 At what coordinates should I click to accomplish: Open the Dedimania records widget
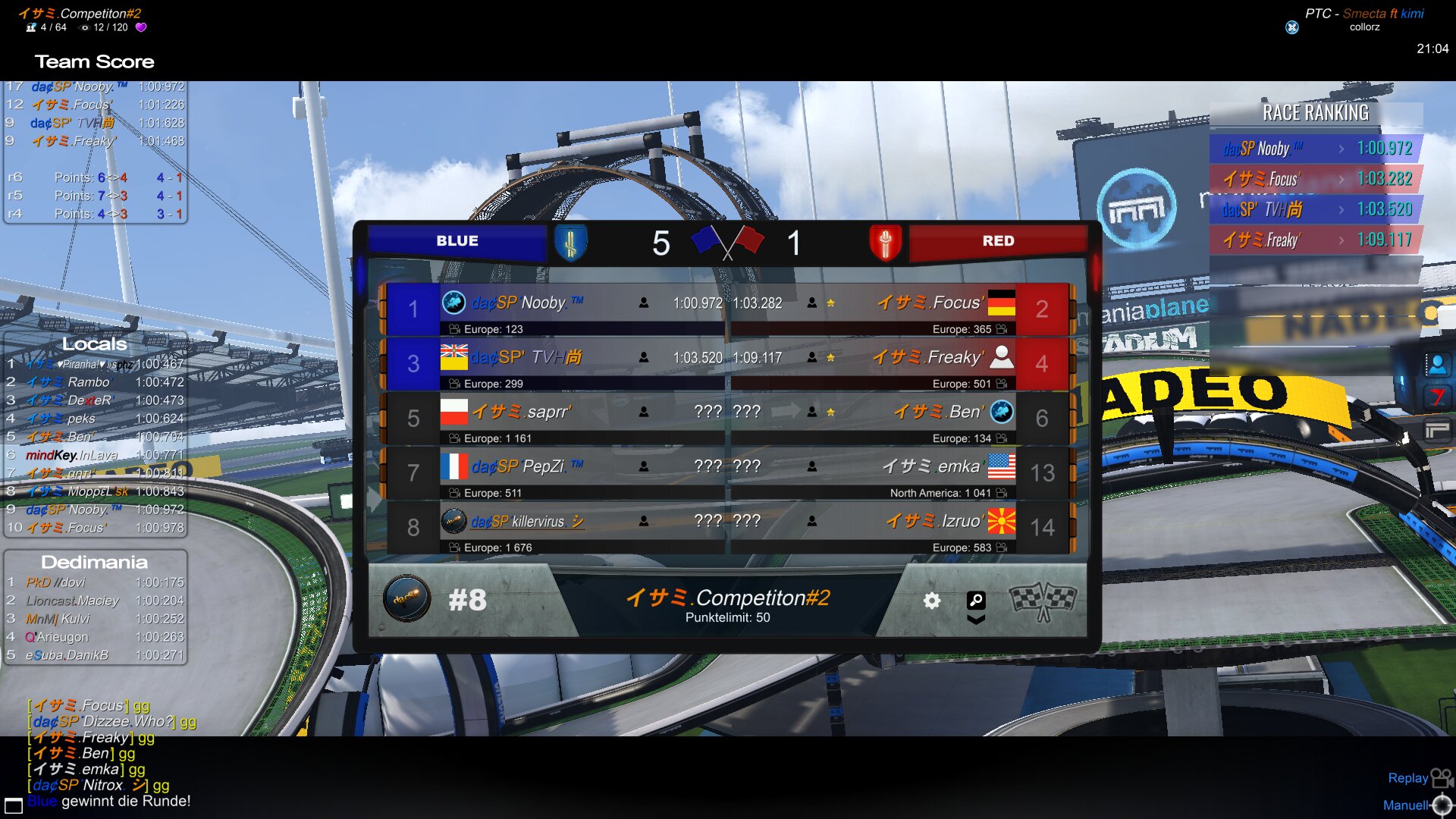95,562
